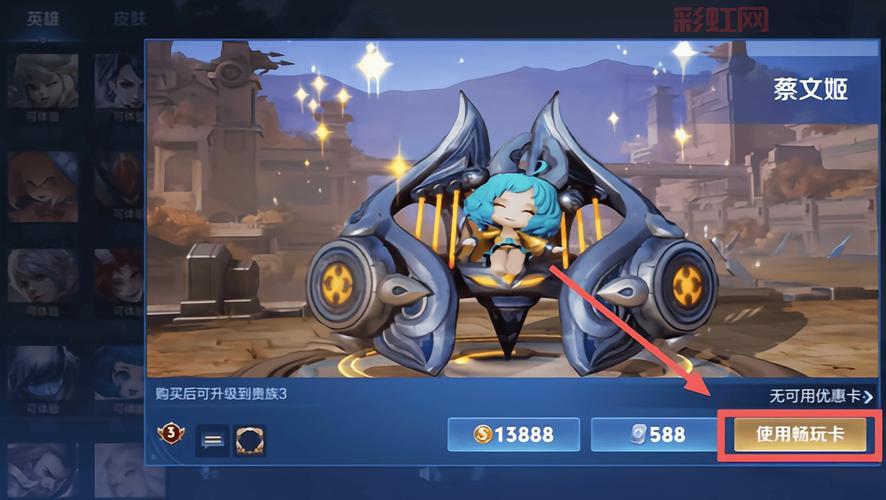Open the 无可用优惠卡 coupon selector
This screenshot has height=500, width=886.
point(813,396)
